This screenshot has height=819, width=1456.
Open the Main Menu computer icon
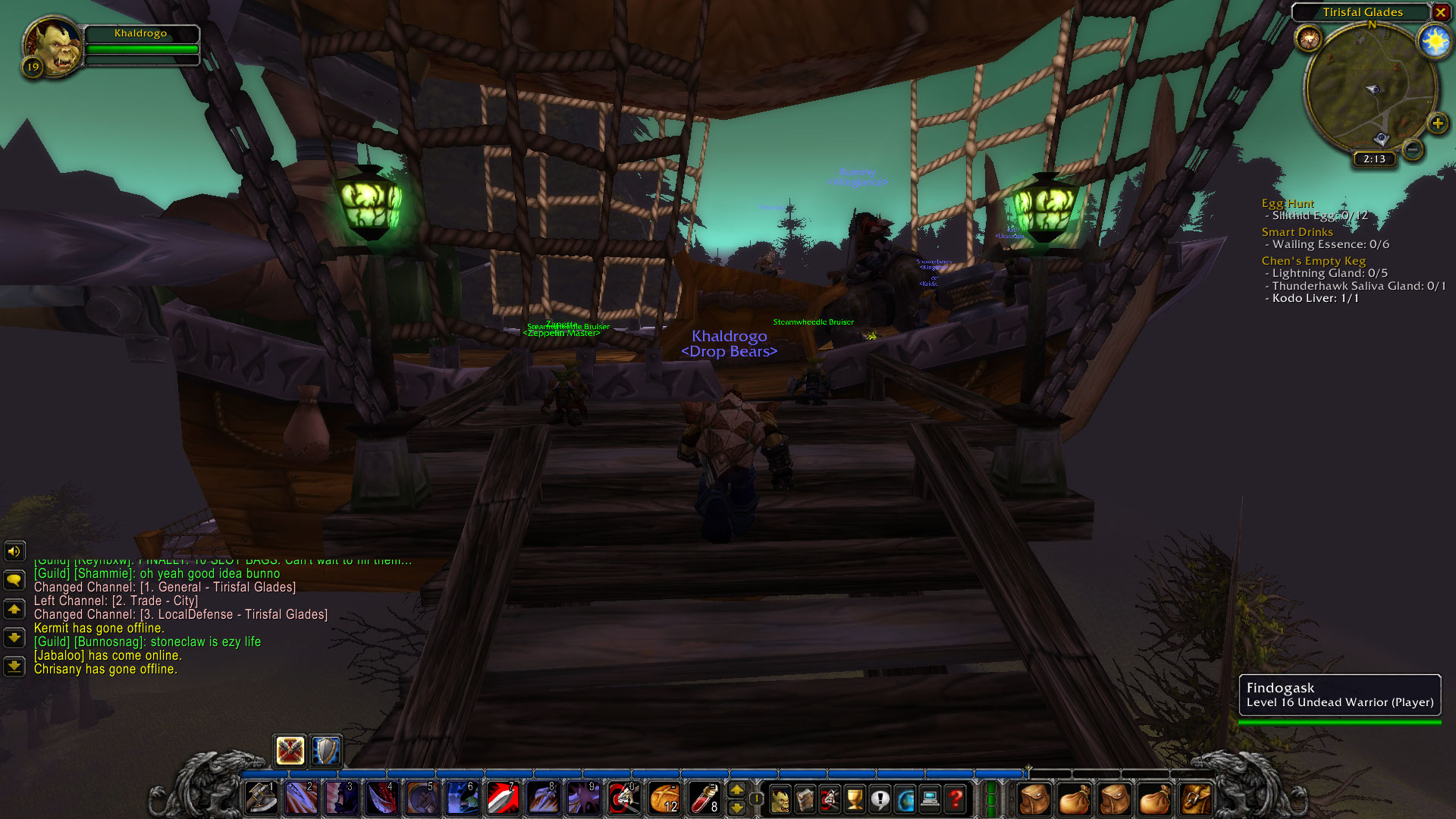[930, 798]
